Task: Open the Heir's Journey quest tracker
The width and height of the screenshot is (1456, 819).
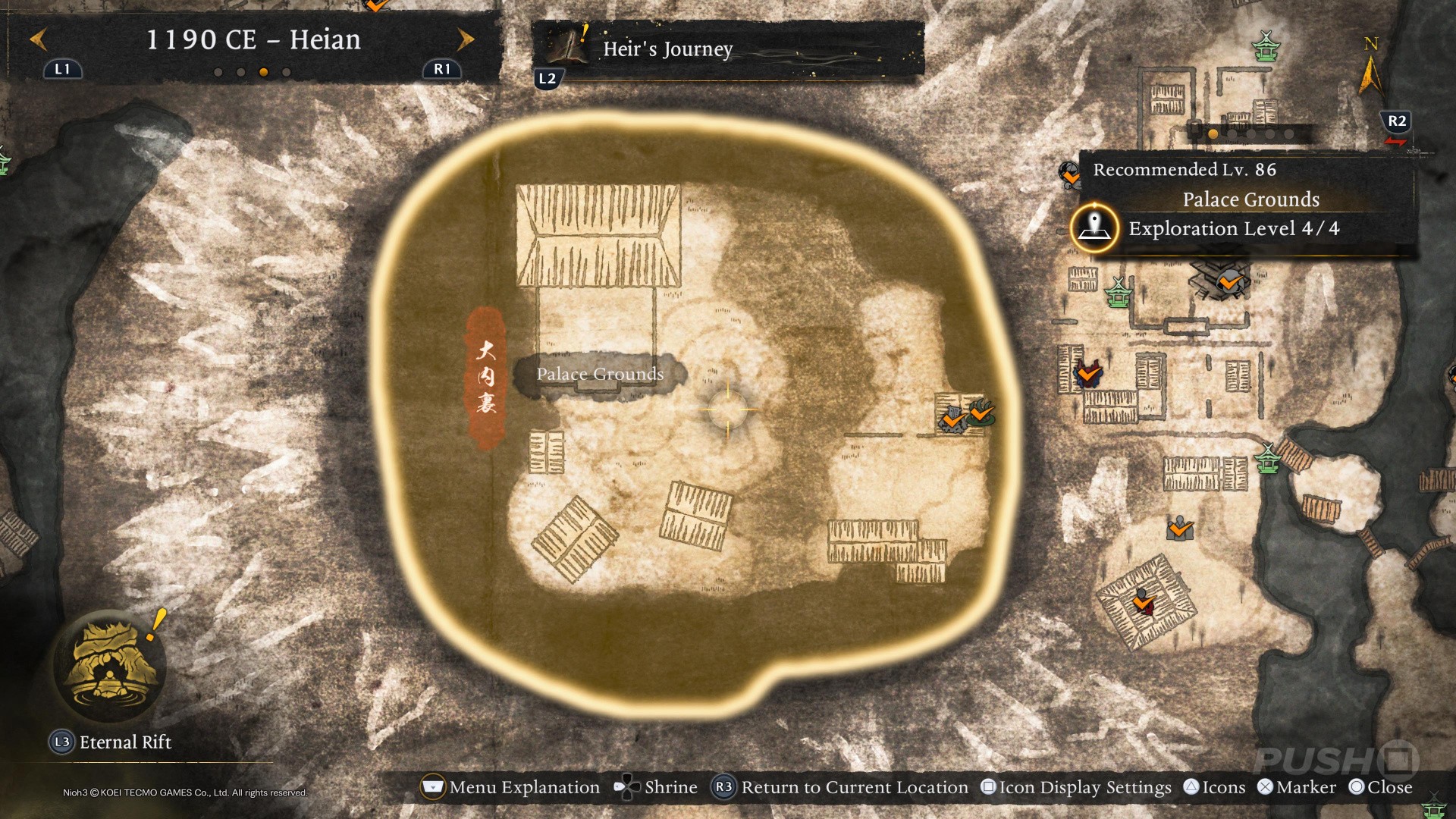Action: tap(667, 49)
